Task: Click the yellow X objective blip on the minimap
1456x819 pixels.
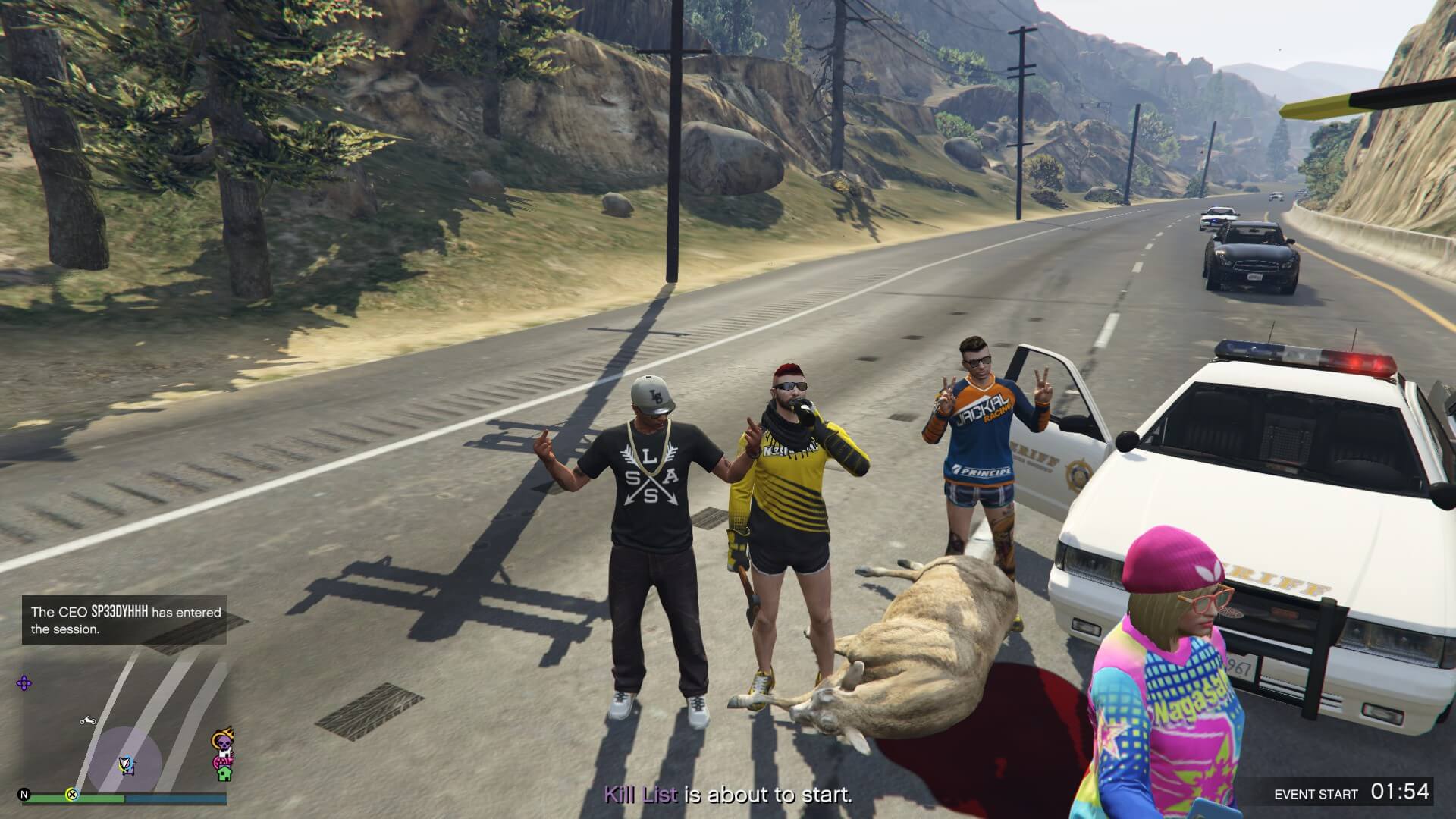Action: click(72, 795)
